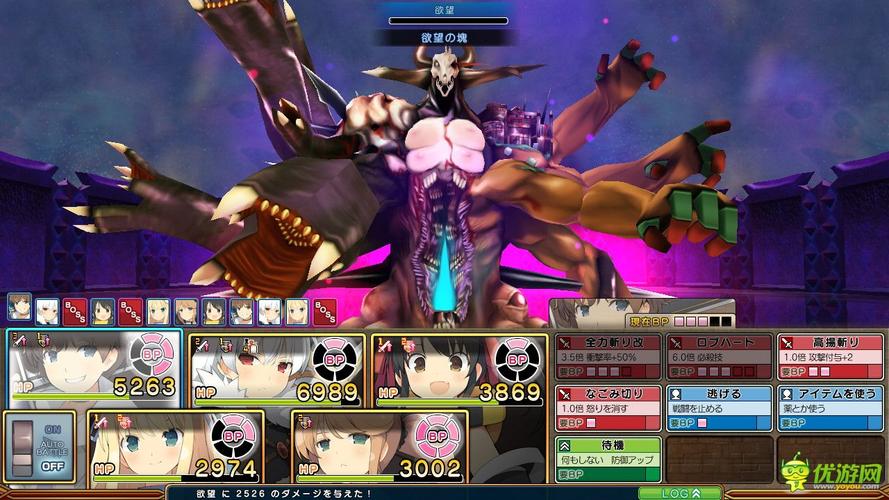Choose the blonde girl with 2974 HP
Viewport: 889px width, 500px height.
(x=175, y=446)
